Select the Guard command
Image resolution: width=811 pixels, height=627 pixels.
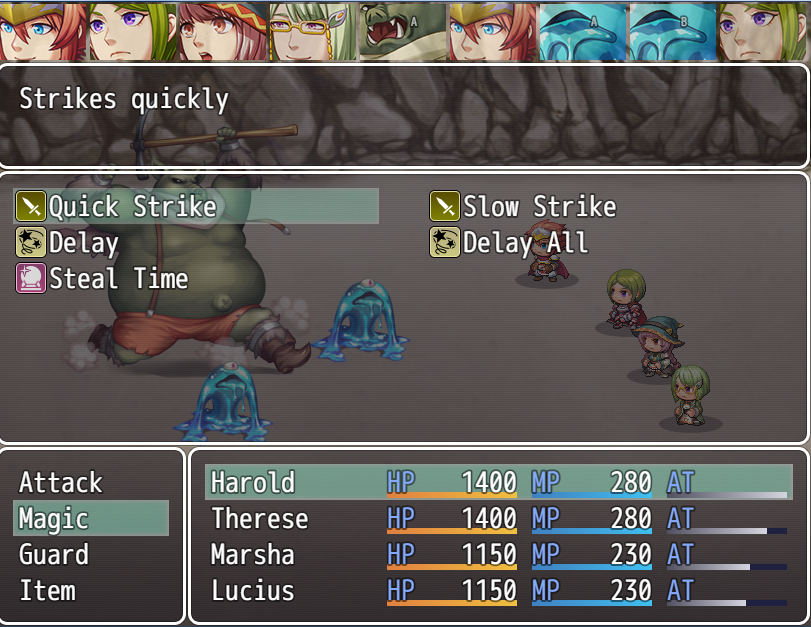(54, 555)
